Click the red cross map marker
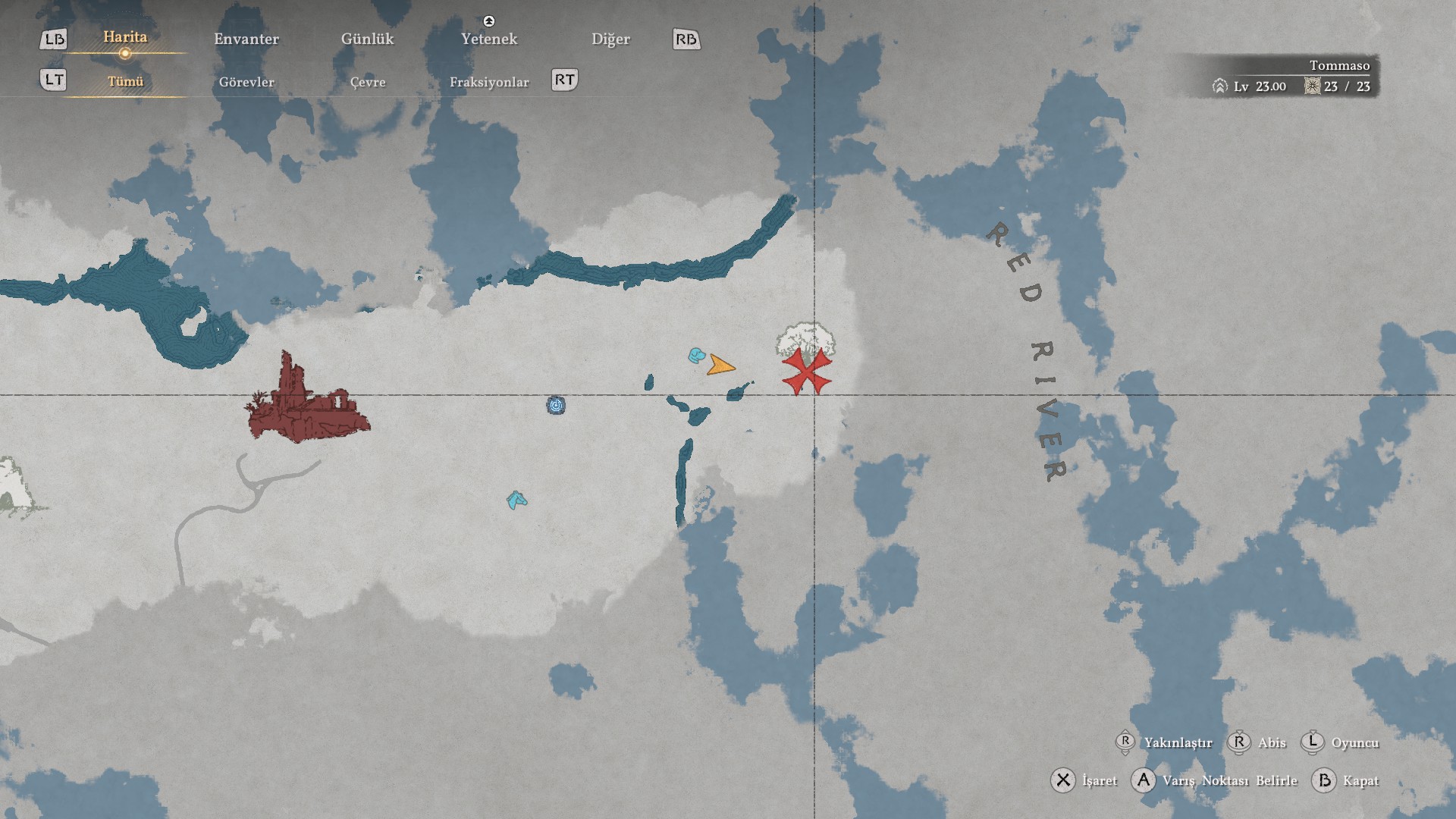The image size is (1456, 819). [x=806, y=372]
